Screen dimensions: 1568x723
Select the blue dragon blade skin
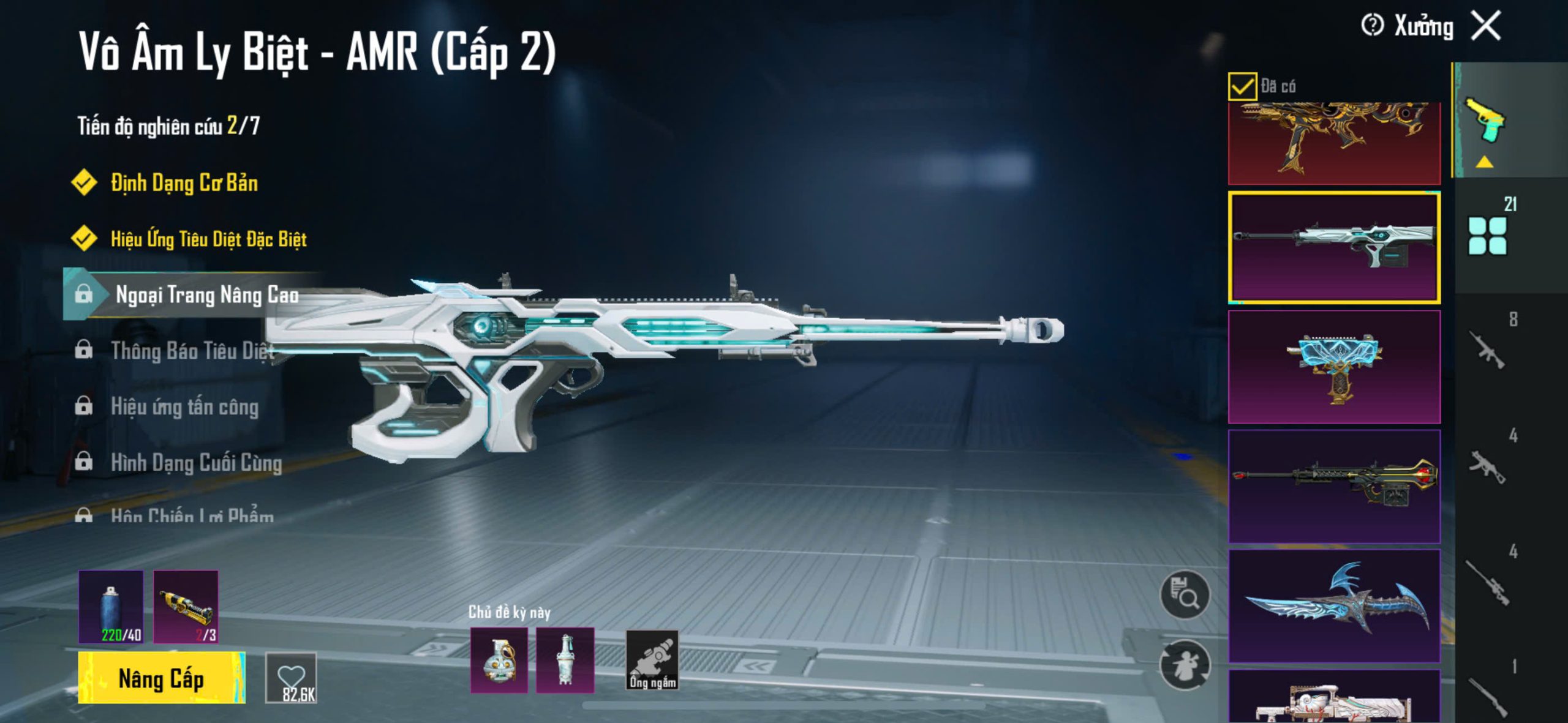(1334, 605)
